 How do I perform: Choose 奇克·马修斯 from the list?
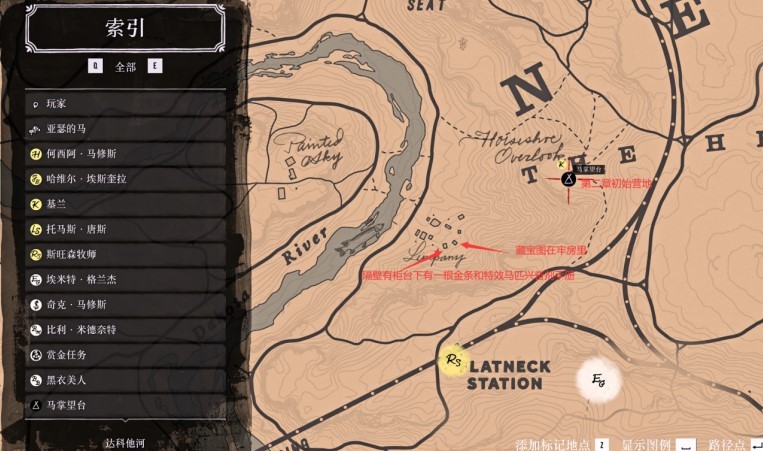(125, 304)
